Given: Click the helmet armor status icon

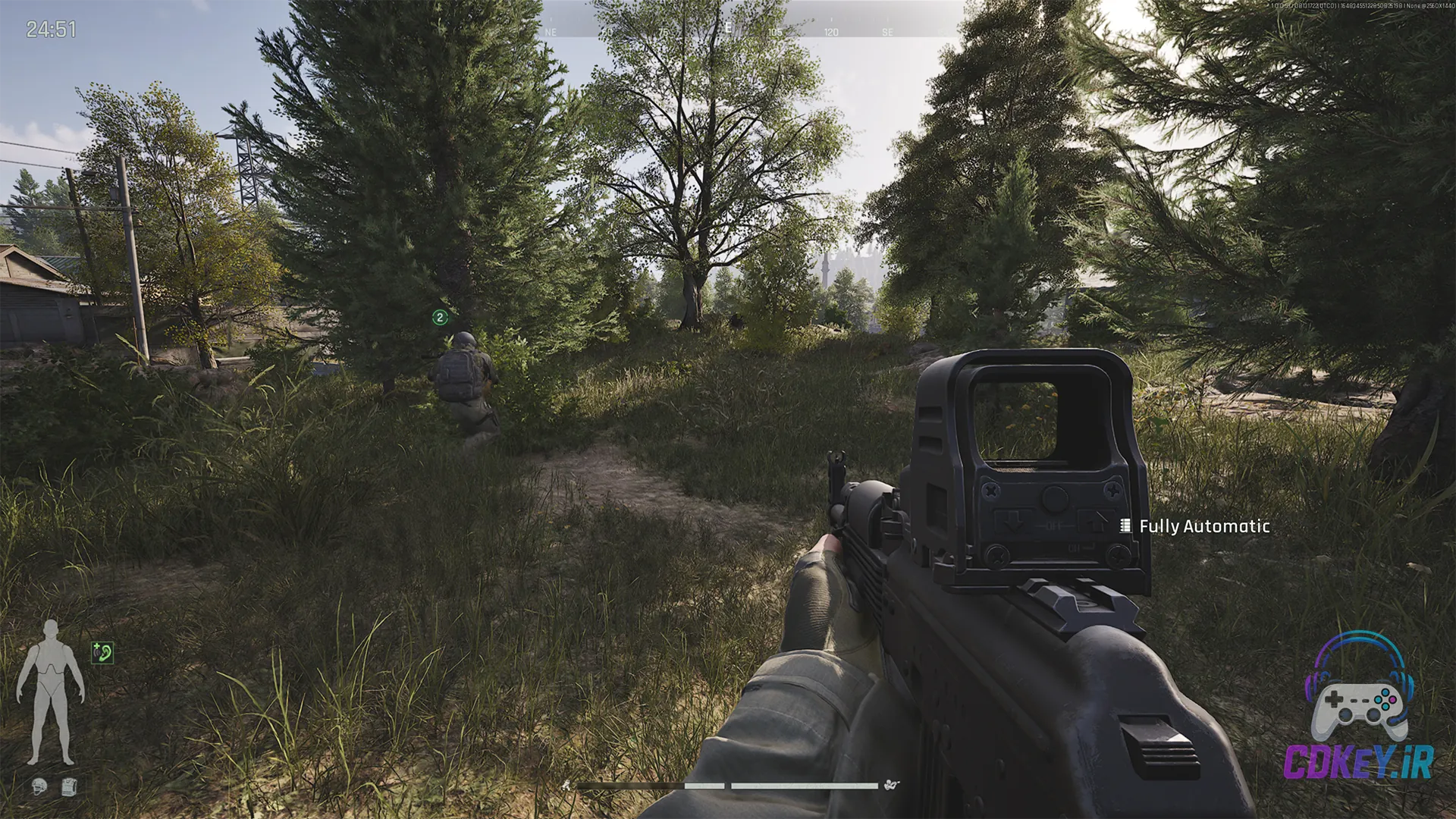Looking at the screenshot, I should [39, 787].
